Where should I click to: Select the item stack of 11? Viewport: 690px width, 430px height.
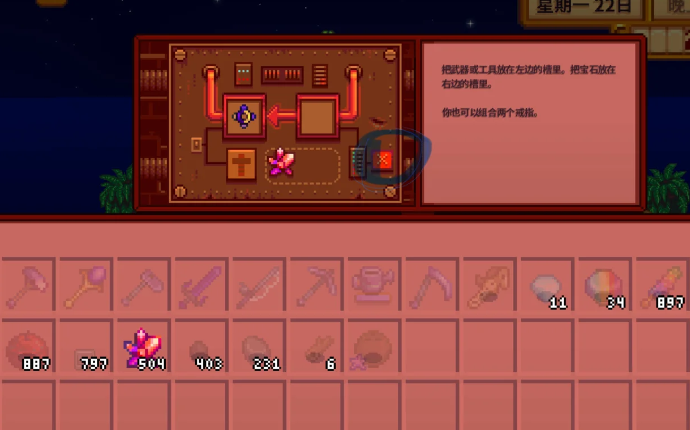[548, 288]
